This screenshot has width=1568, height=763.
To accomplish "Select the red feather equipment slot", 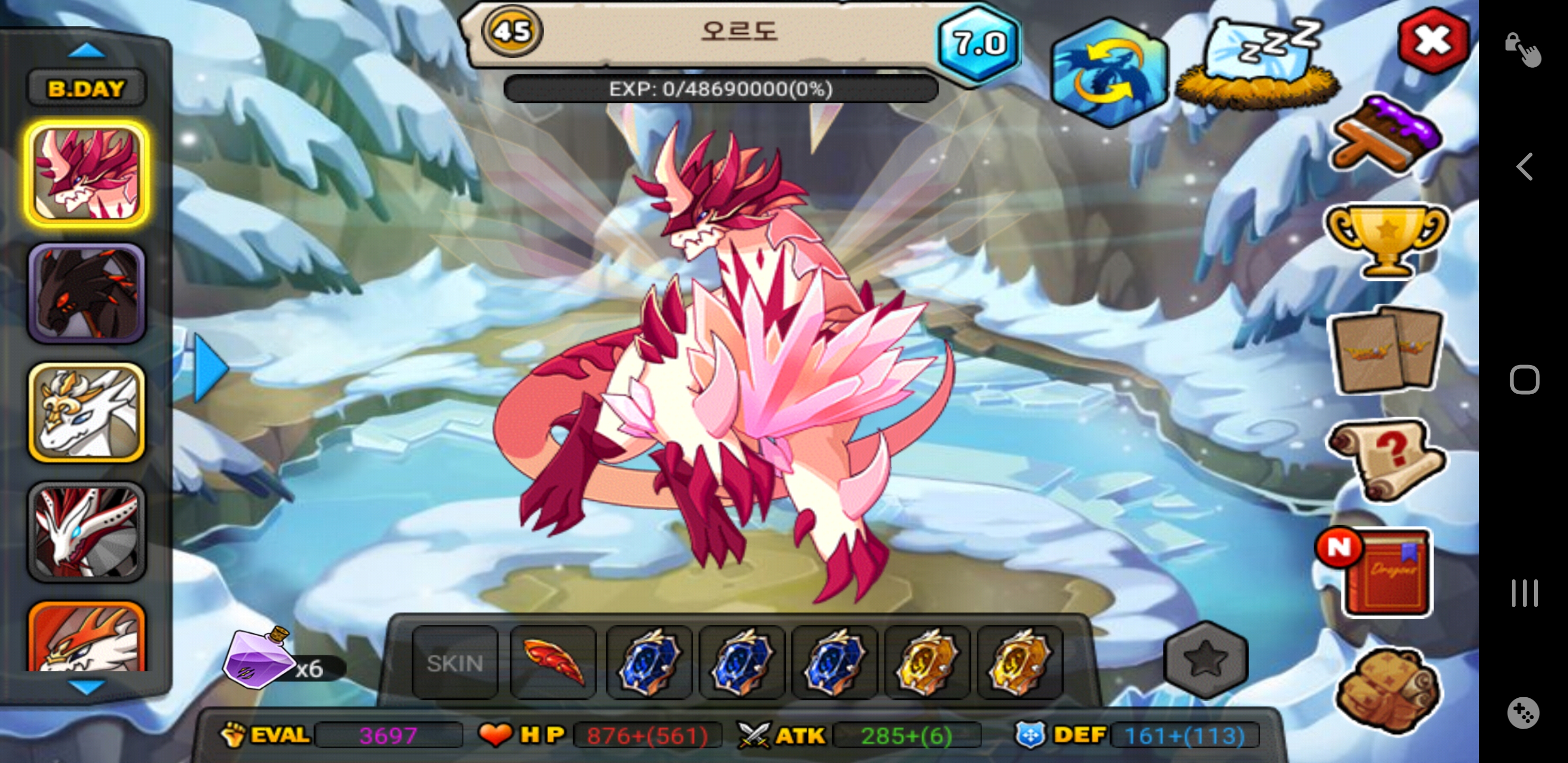I will pos(553,662).
